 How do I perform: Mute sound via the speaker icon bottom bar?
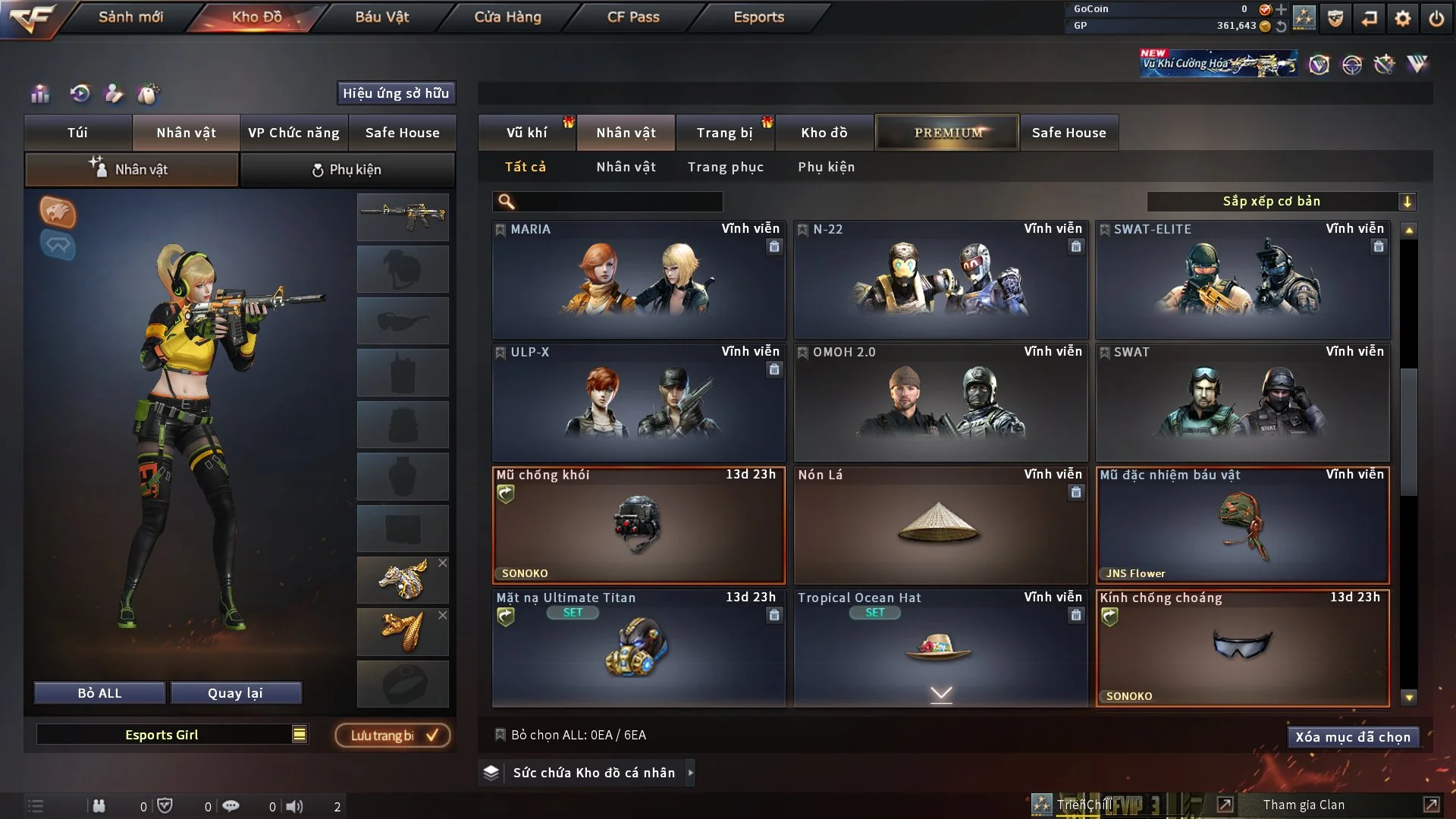(x=294, y=805)
